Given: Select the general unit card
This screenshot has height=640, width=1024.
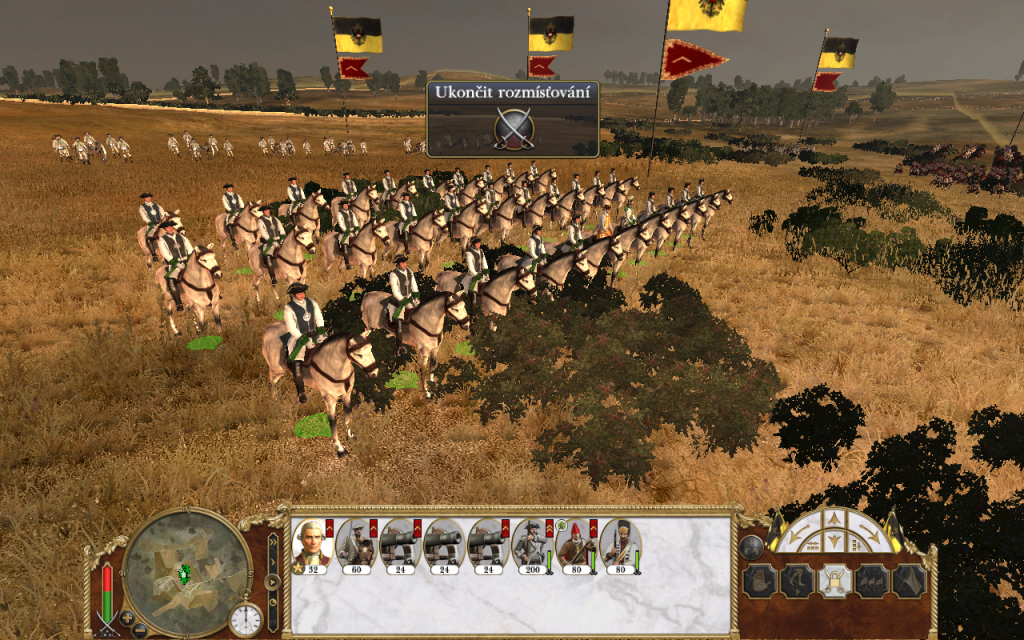Looking at the screenshot, I should pos(310,546).
